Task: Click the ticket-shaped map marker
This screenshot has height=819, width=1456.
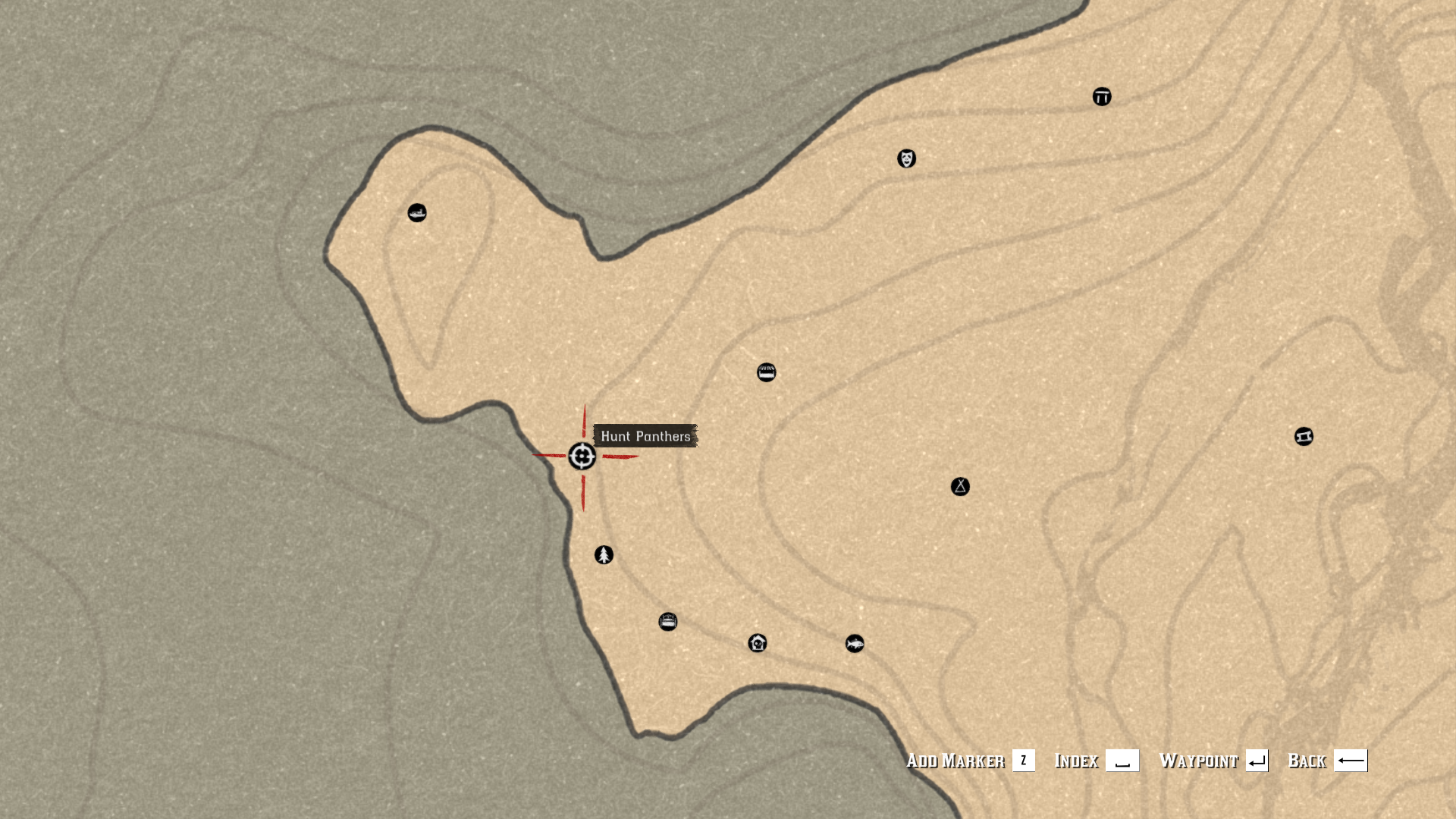Action: coord(1304,437)
